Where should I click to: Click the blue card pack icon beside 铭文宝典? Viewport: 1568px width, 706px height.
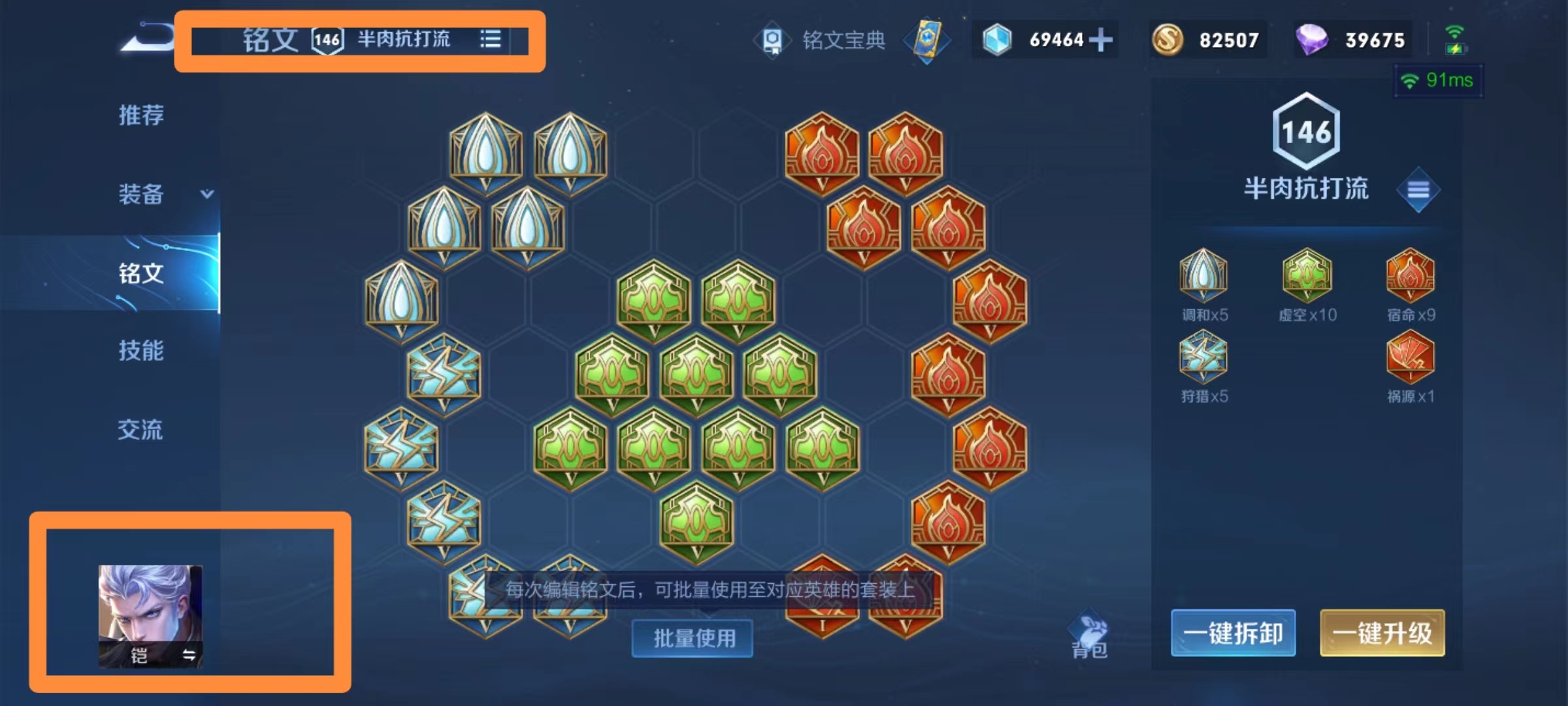928,41
